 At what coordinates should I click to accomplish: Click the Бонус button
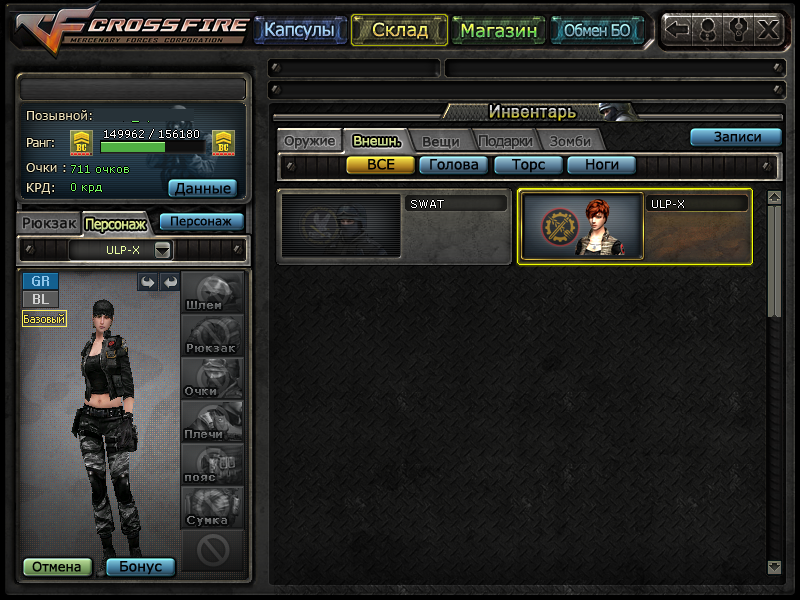[x=140, y=567]
